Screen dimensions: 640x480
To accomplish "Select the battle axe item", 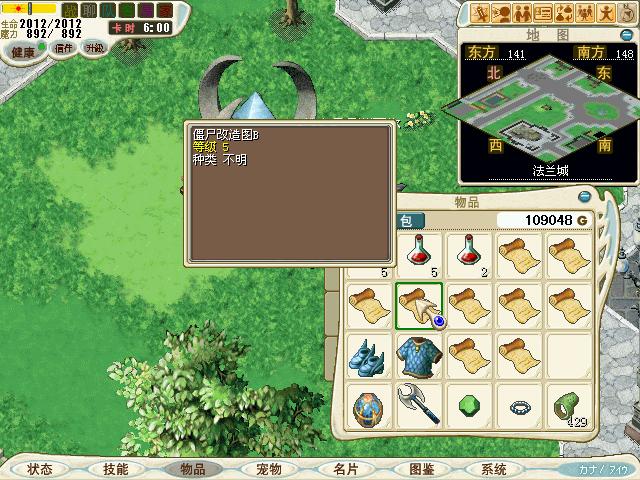I will coord(419,407).
